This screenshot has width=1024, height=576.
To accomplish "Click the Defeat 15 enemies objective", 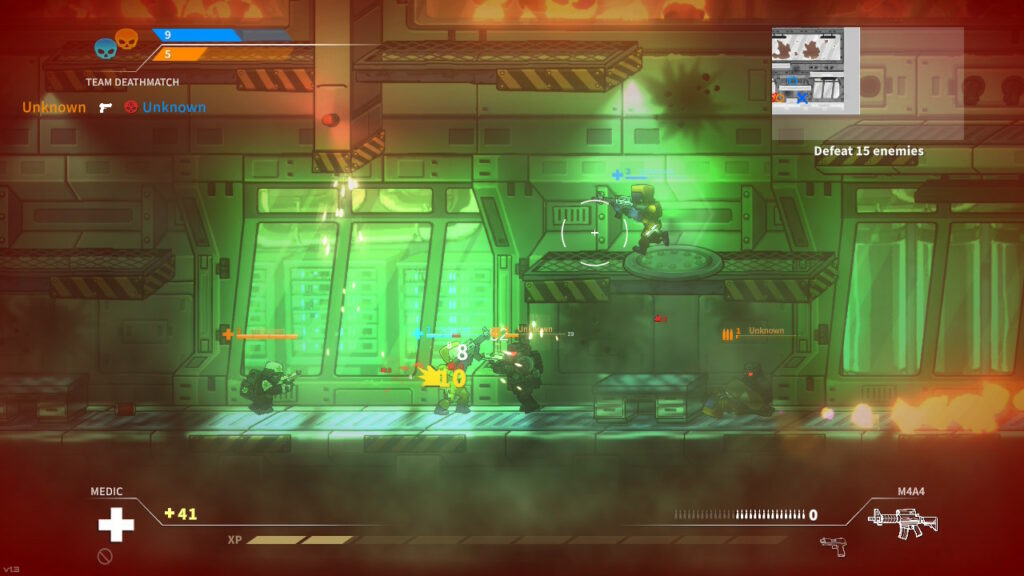I will point(868,151).
